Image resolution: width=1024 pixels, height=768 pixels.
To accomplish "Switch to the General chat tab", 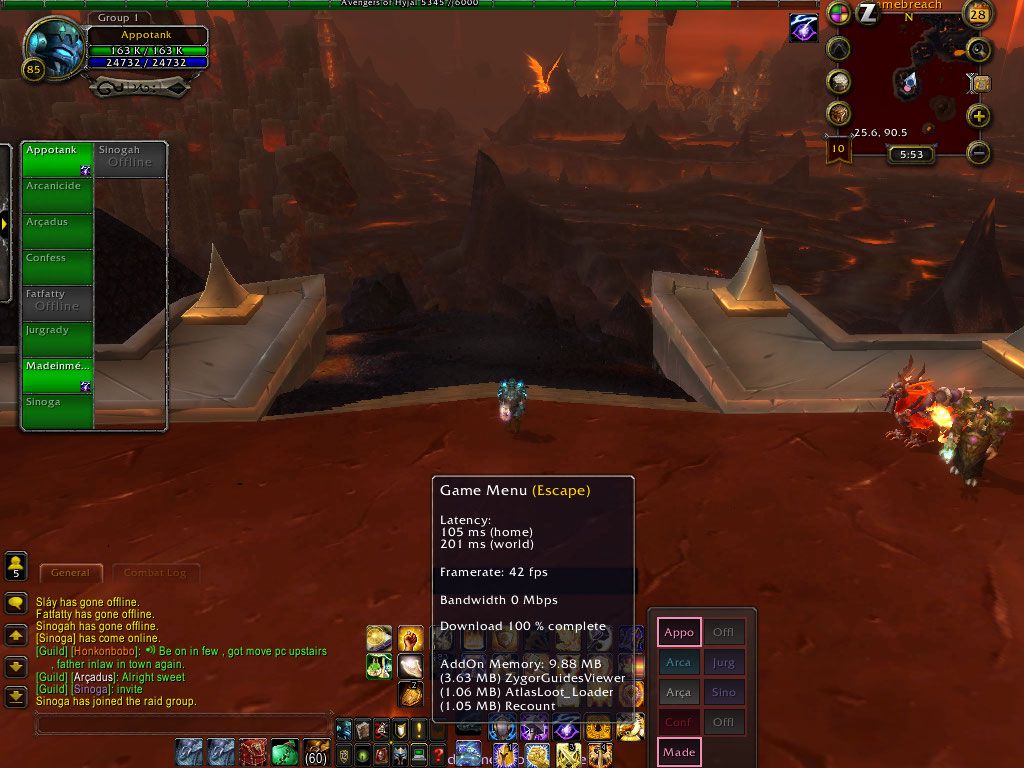I will (x=70, y=573).
